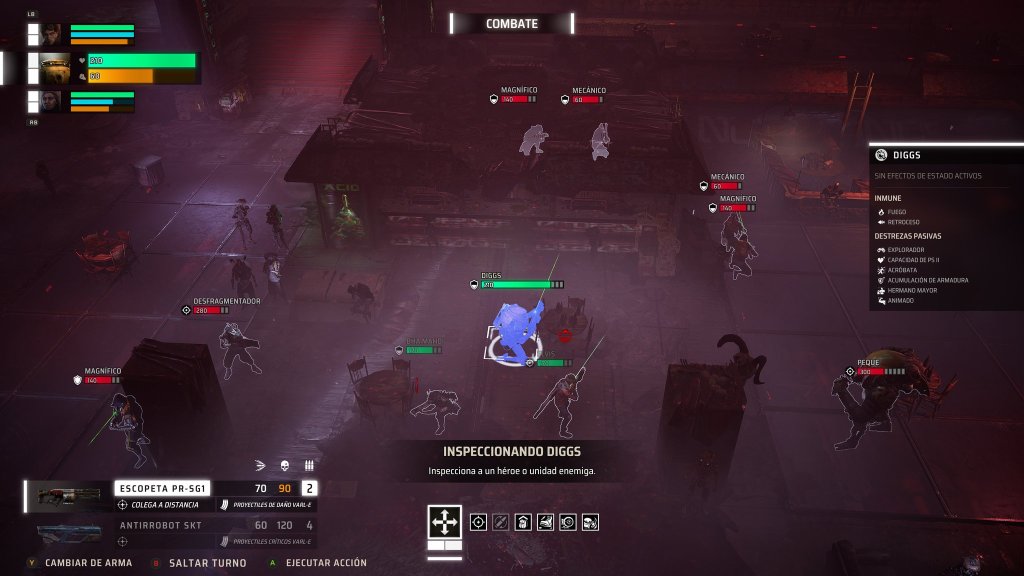
Task: Use the spiral disc ability icon
Action: click(x=568, y=521)
